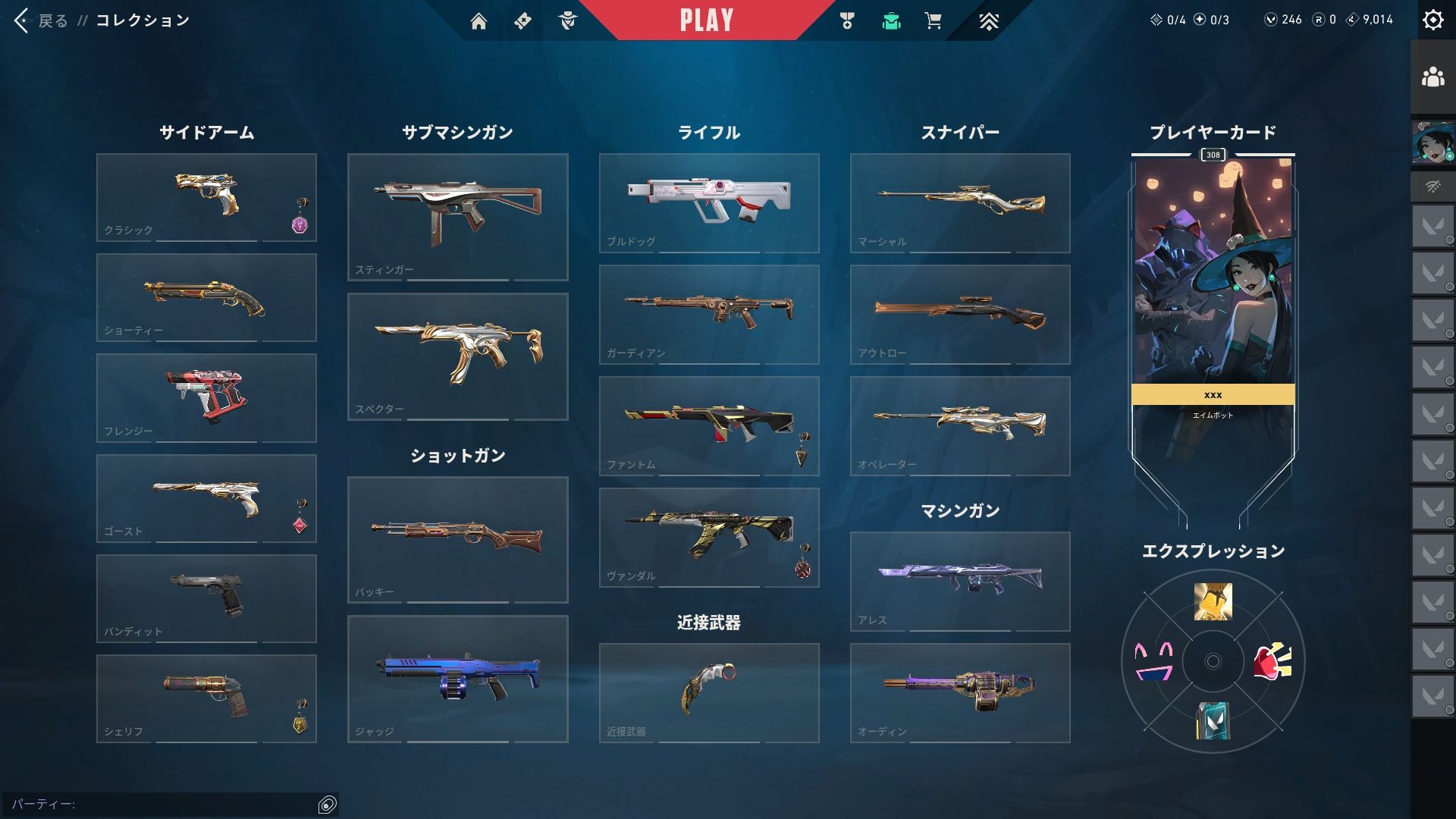Select the オペレーター sniper slot

point(960,425)
